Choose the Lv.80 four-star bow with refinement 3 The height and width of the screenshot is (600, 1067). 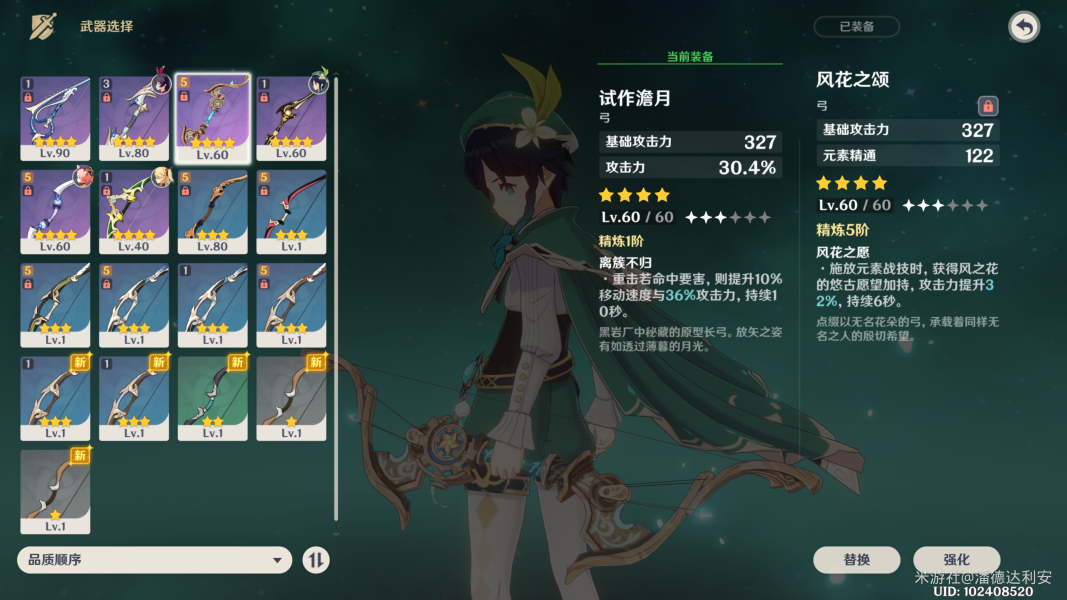click(x=134, y=118)
